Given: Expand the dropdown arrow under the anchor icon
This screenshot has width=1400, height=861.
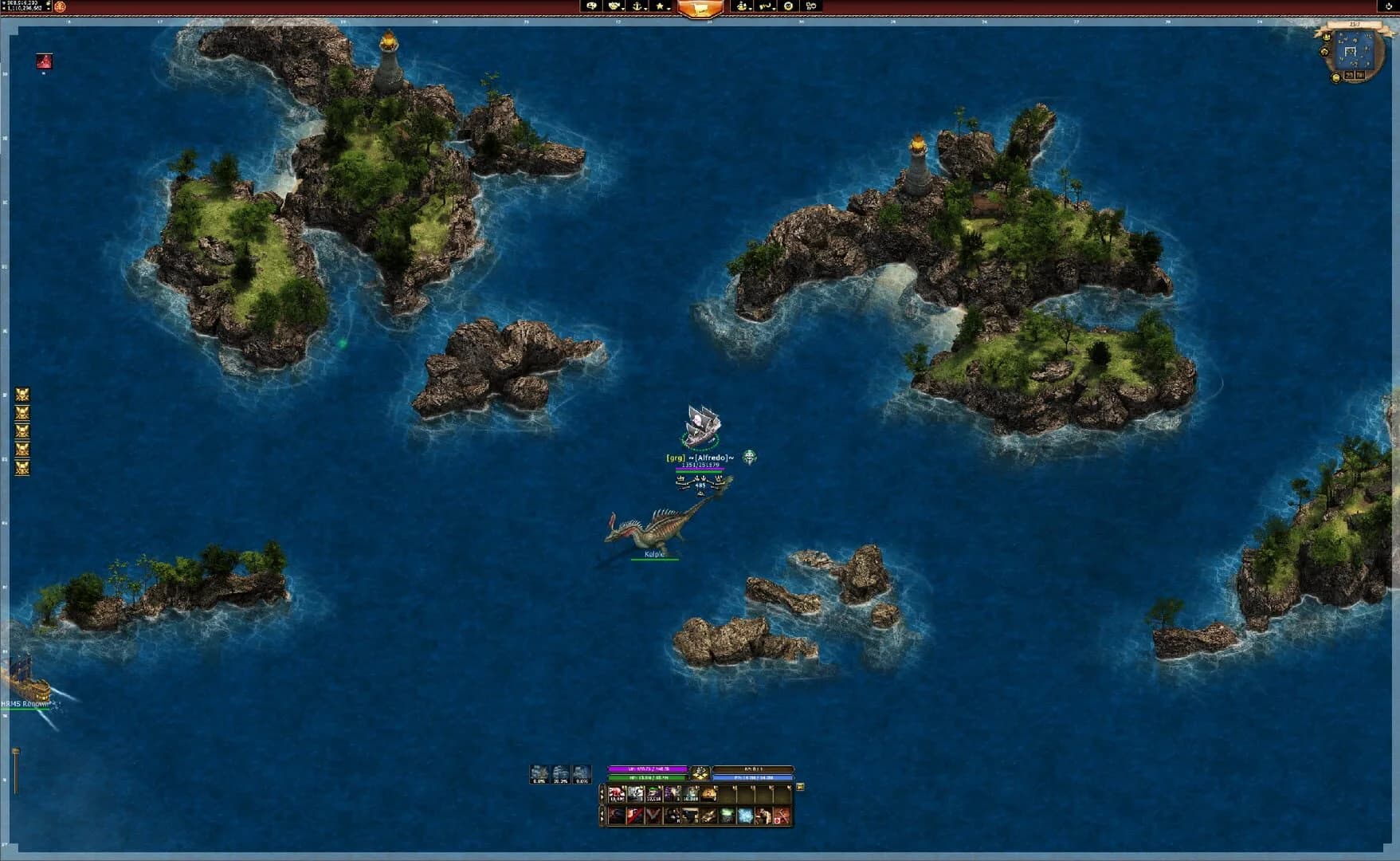Looking at the screenshot, I should click(645, 9).
